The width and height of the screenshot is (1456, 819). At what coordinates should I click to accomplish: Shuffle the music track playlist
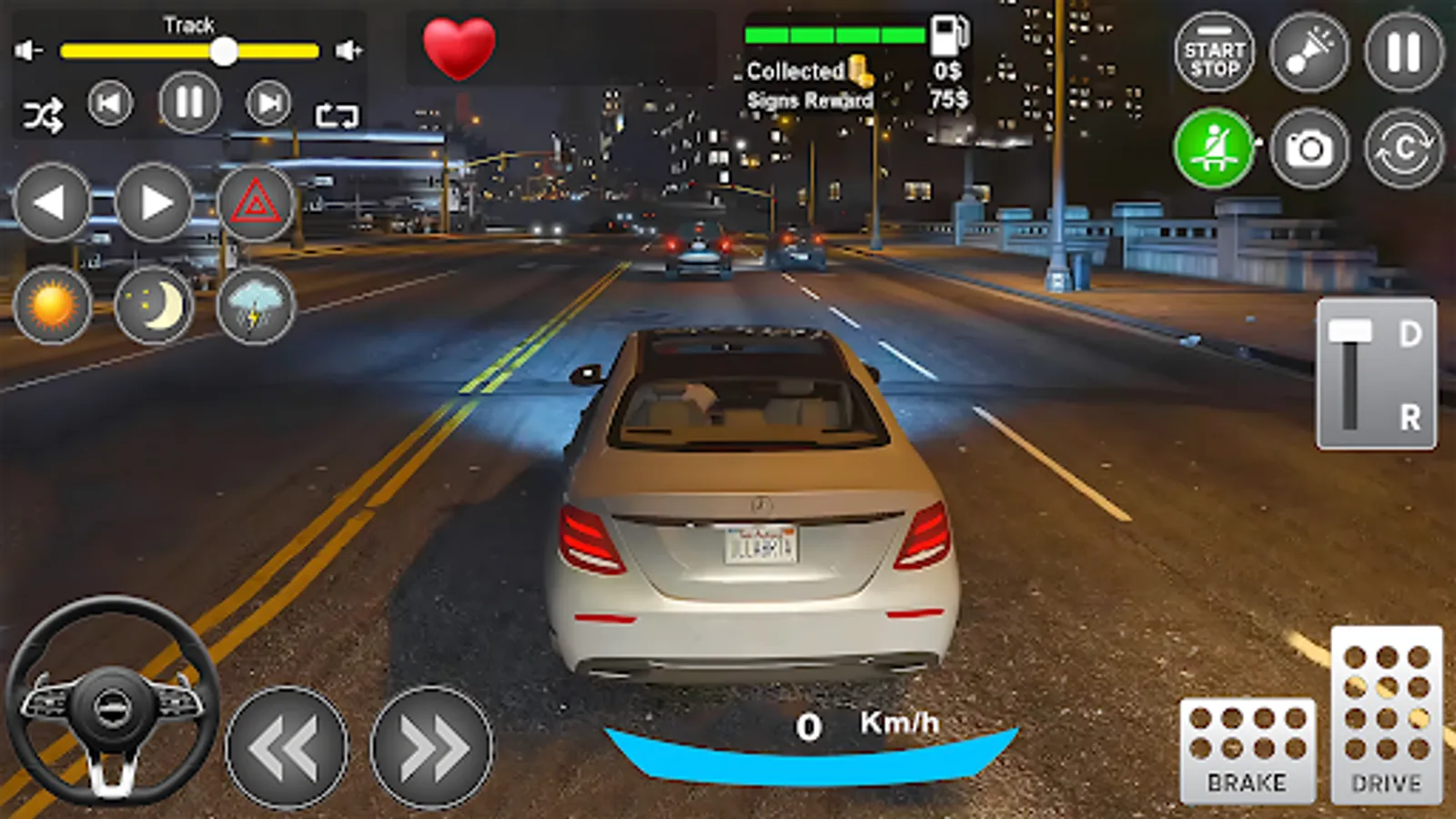[44, 109]
